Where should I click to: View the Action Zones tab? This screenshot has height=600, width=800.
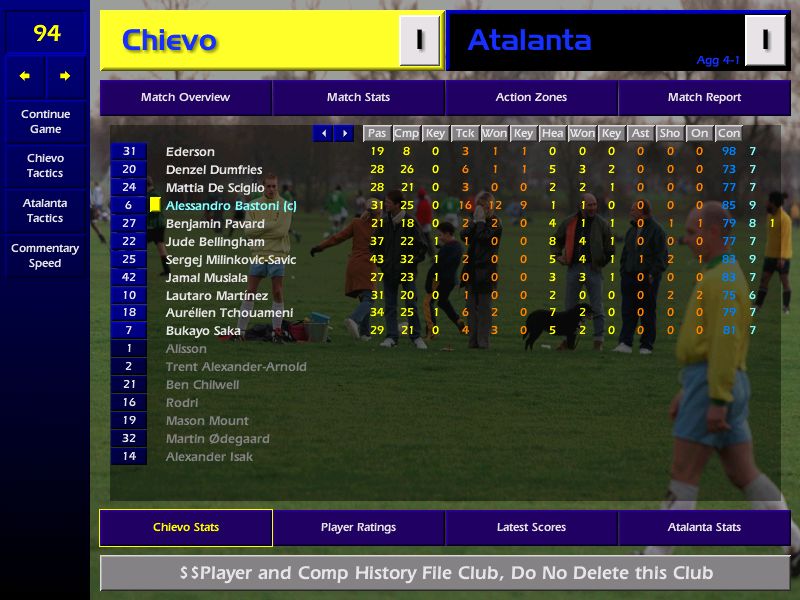[x=531, y=98]
